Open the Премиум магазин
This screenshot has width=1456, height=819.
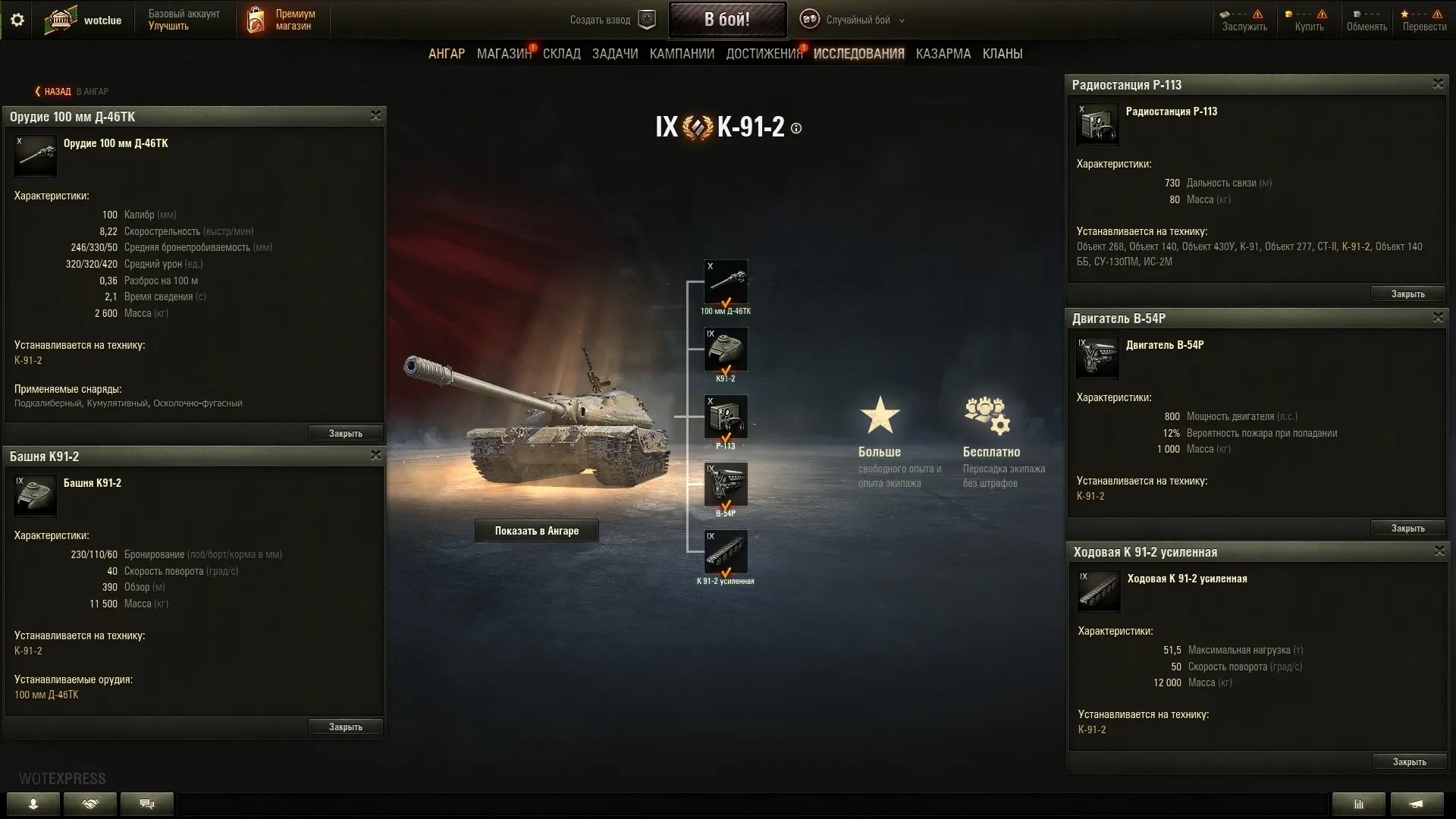point(282,20)
